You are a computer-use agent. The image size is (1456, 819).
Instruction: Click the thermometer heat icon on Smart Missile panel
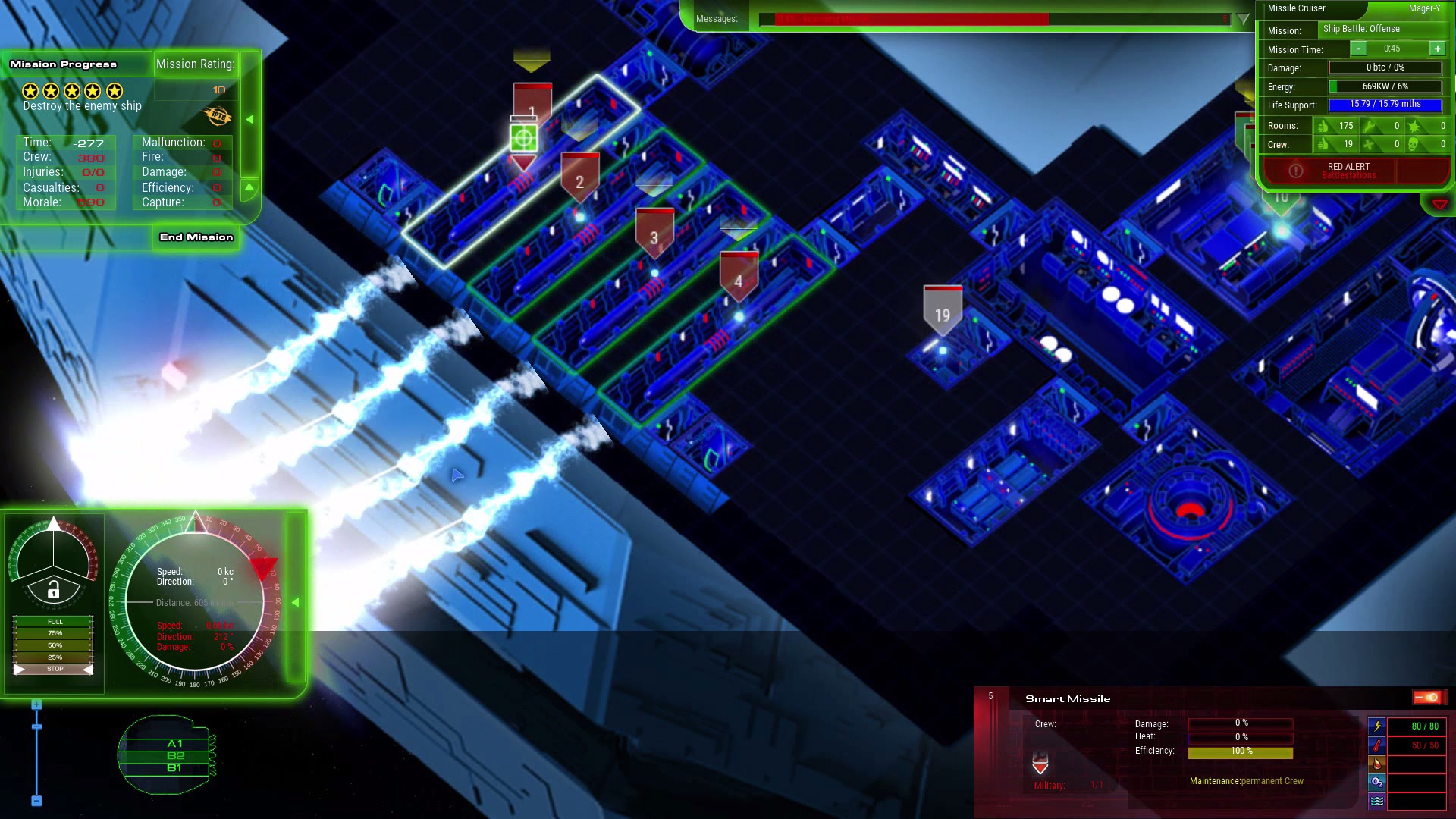pos(1376,745)
